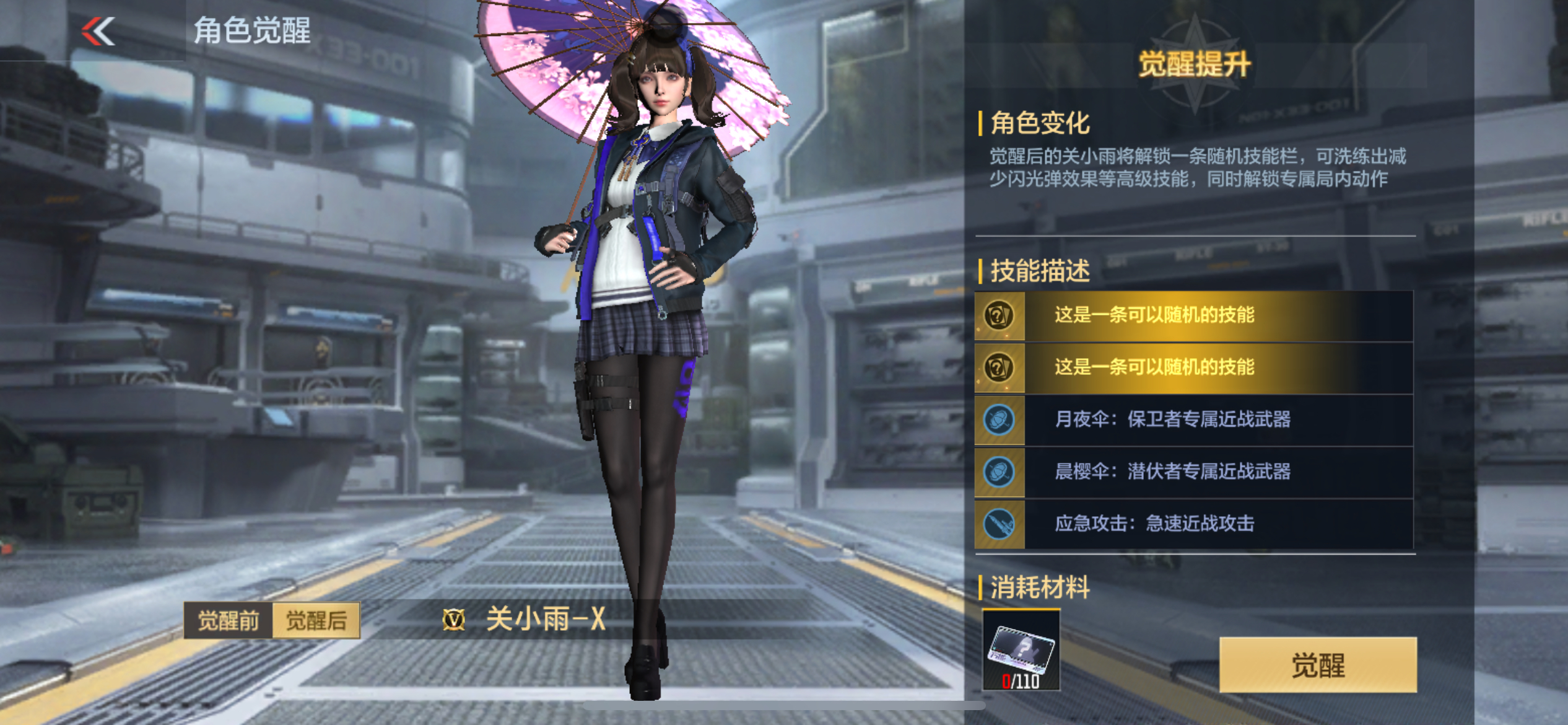Switch to the 觉醒前 tab

point(229,620)
